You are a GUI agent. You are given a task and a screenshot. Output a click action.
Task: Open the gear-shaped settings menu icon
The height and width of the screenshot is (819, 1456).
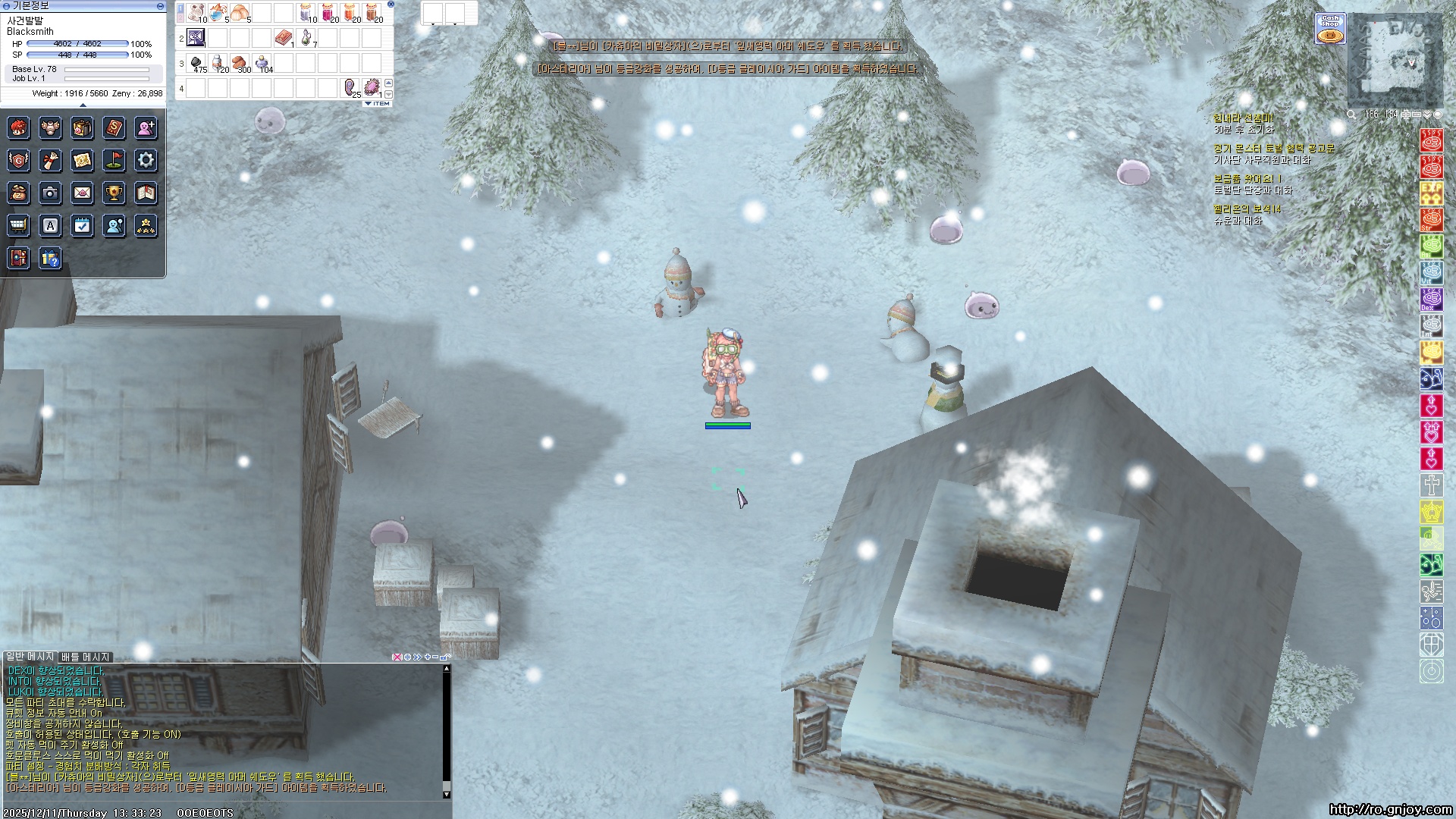146,160
